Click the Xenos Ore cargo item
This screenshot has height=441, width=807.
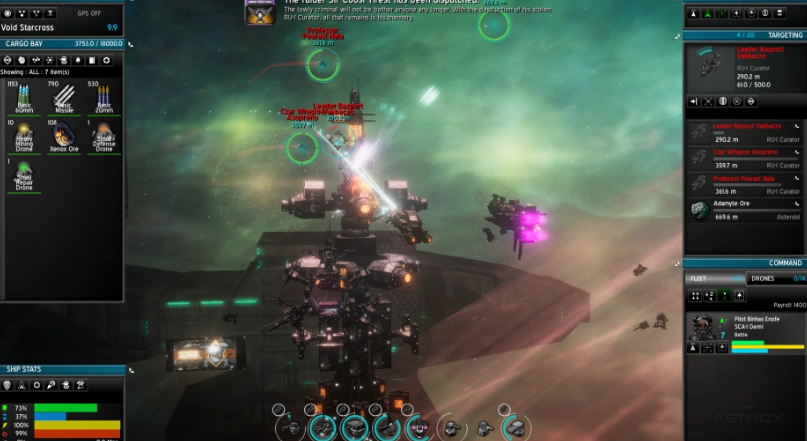click(63, 138)
